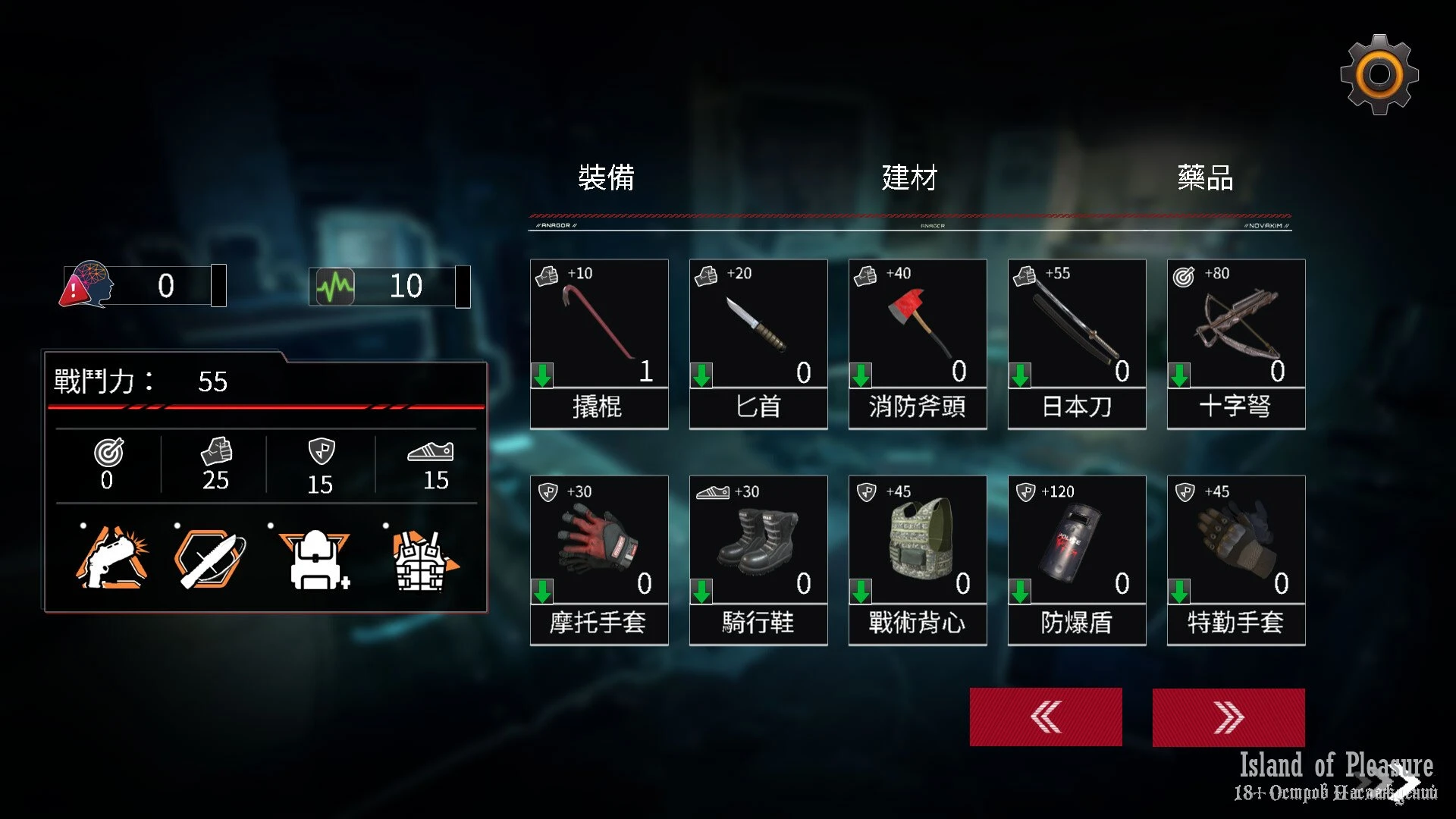Select the 騎行鞋 riding boots
Image resolution: width=1456 pixels, height=819 pixels.
pyautogui.click(x=758, y=560)
